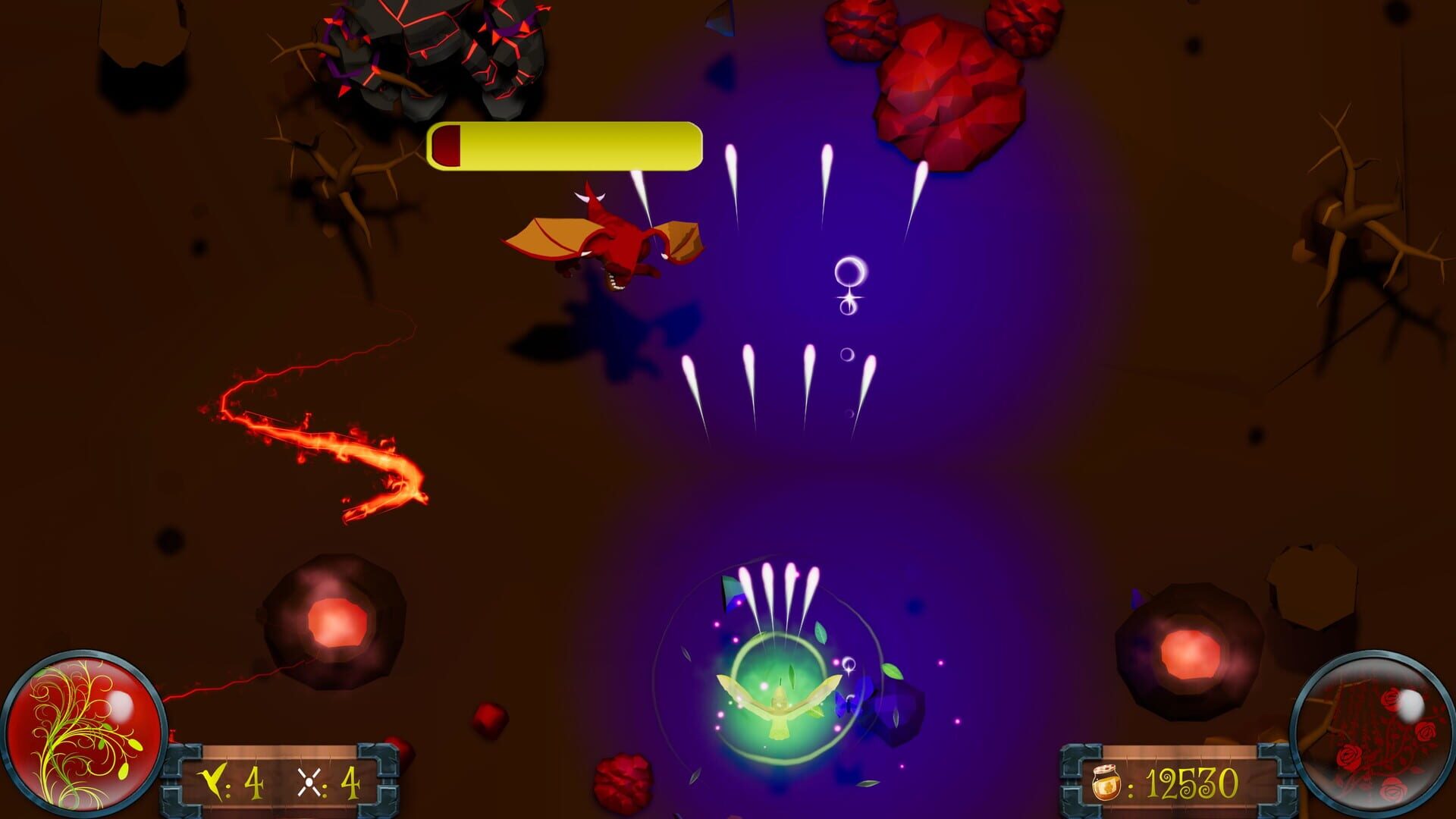The image size is (1456, 819).
Task: Click the honey jar score icon
Action: pyautogui.click(x=1106, y=782)
